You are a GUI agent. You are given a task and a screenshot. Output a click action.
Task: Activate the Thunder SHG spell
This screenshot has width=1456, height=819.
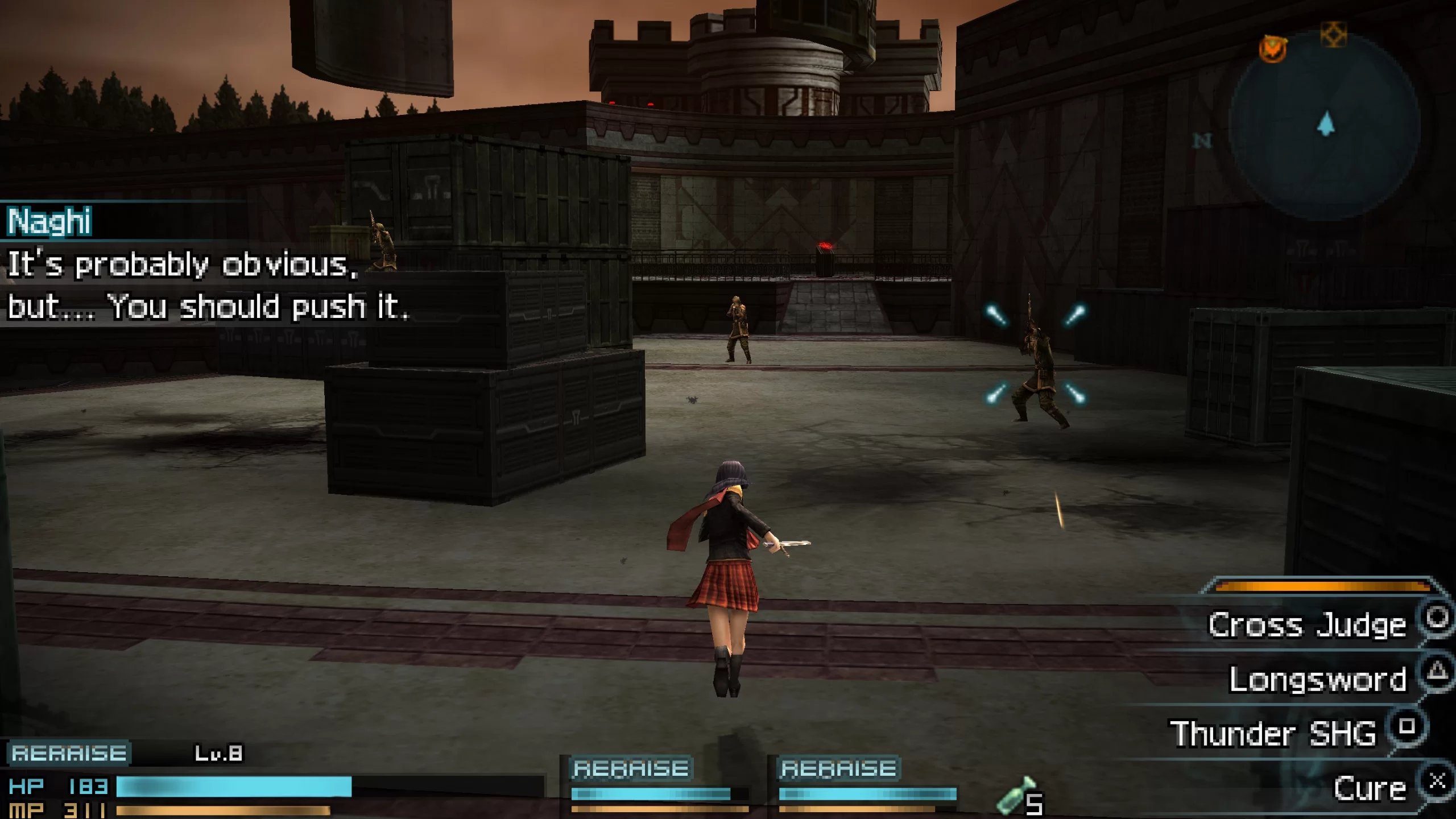pos(1273,734)
